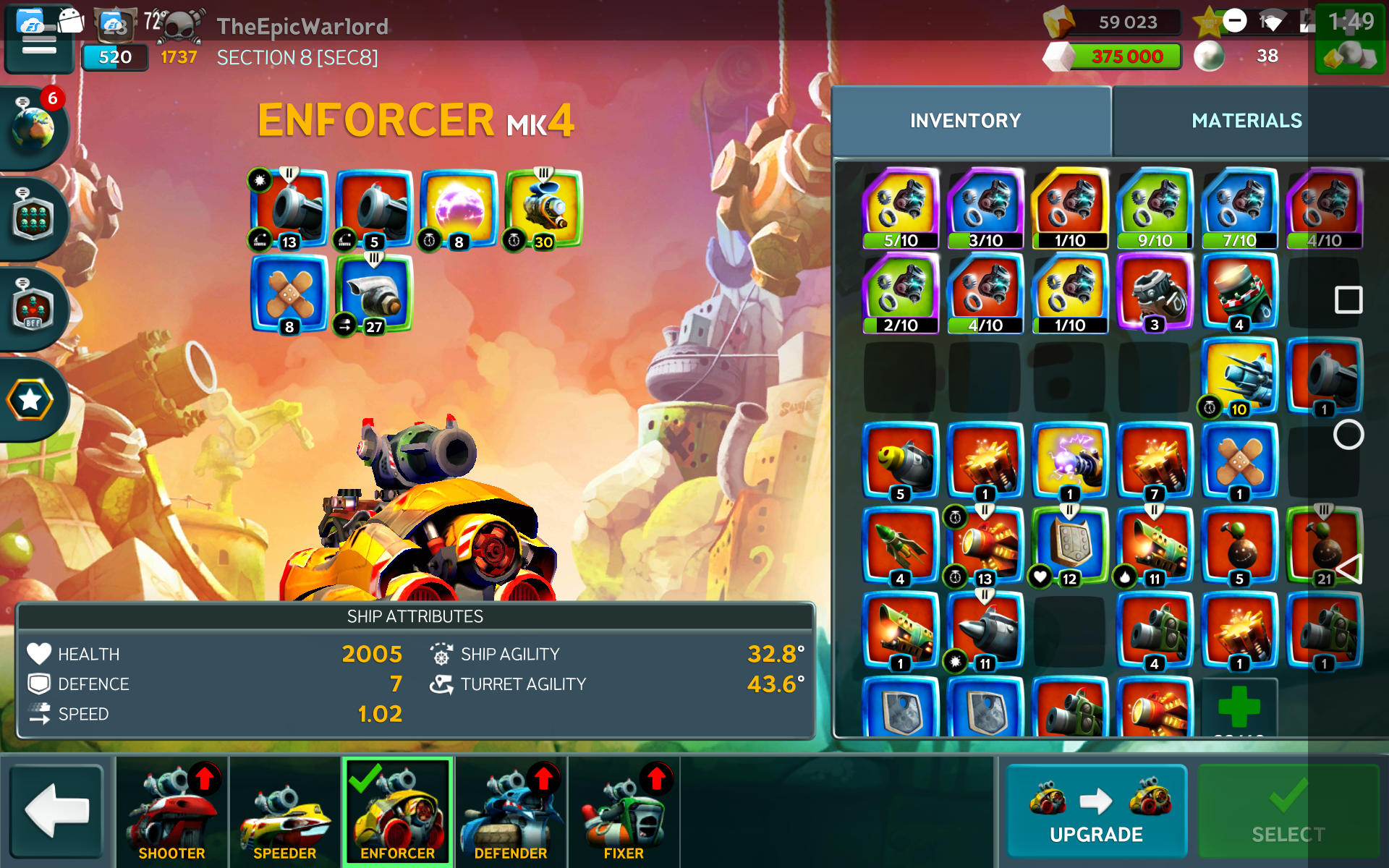Screen dimensions: 1389x868
Task: Open the Inventory tab
Action: point(965,121)
